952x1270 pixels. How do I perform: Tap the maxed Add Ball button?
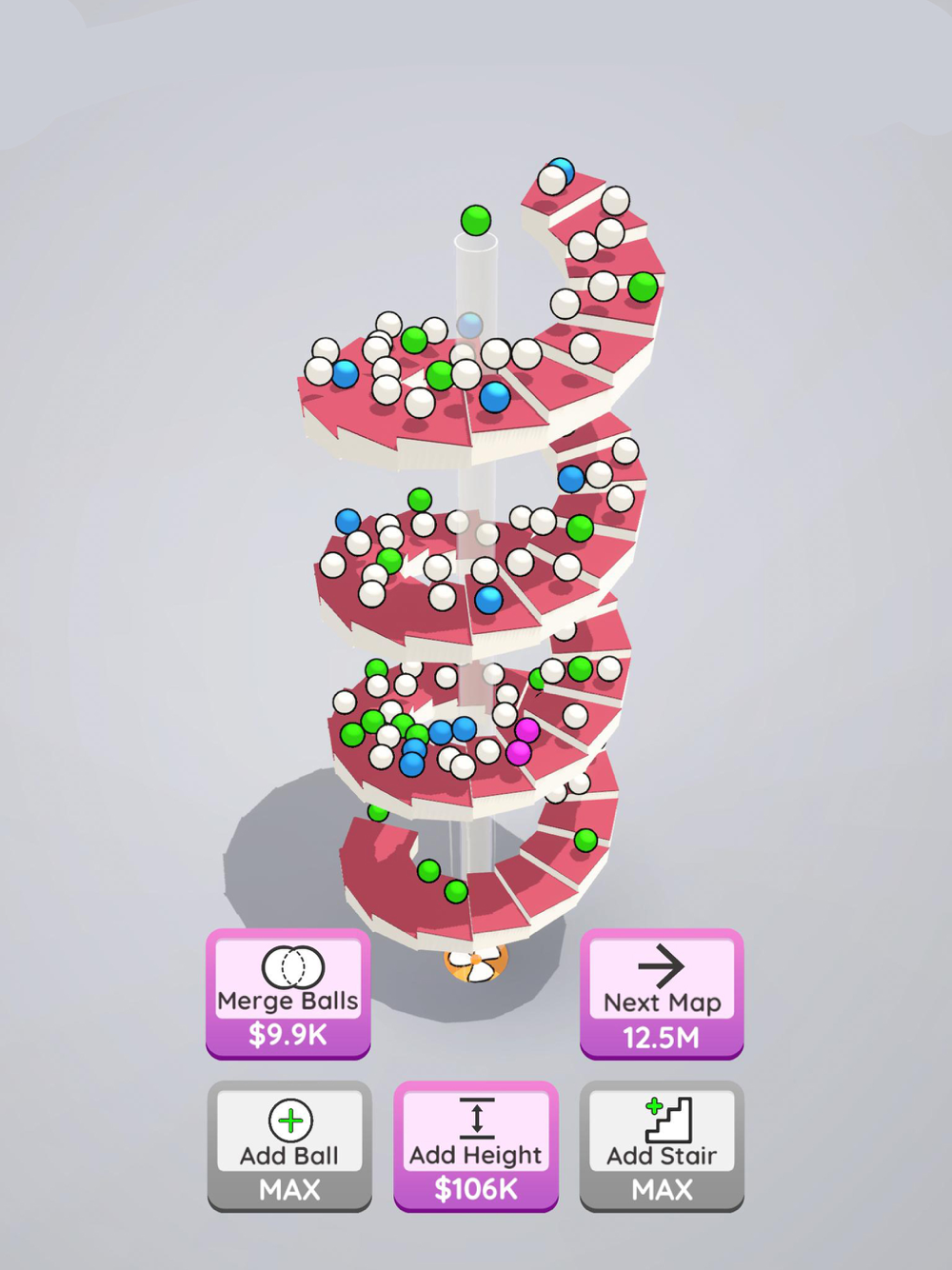[x=289, y=1146]
